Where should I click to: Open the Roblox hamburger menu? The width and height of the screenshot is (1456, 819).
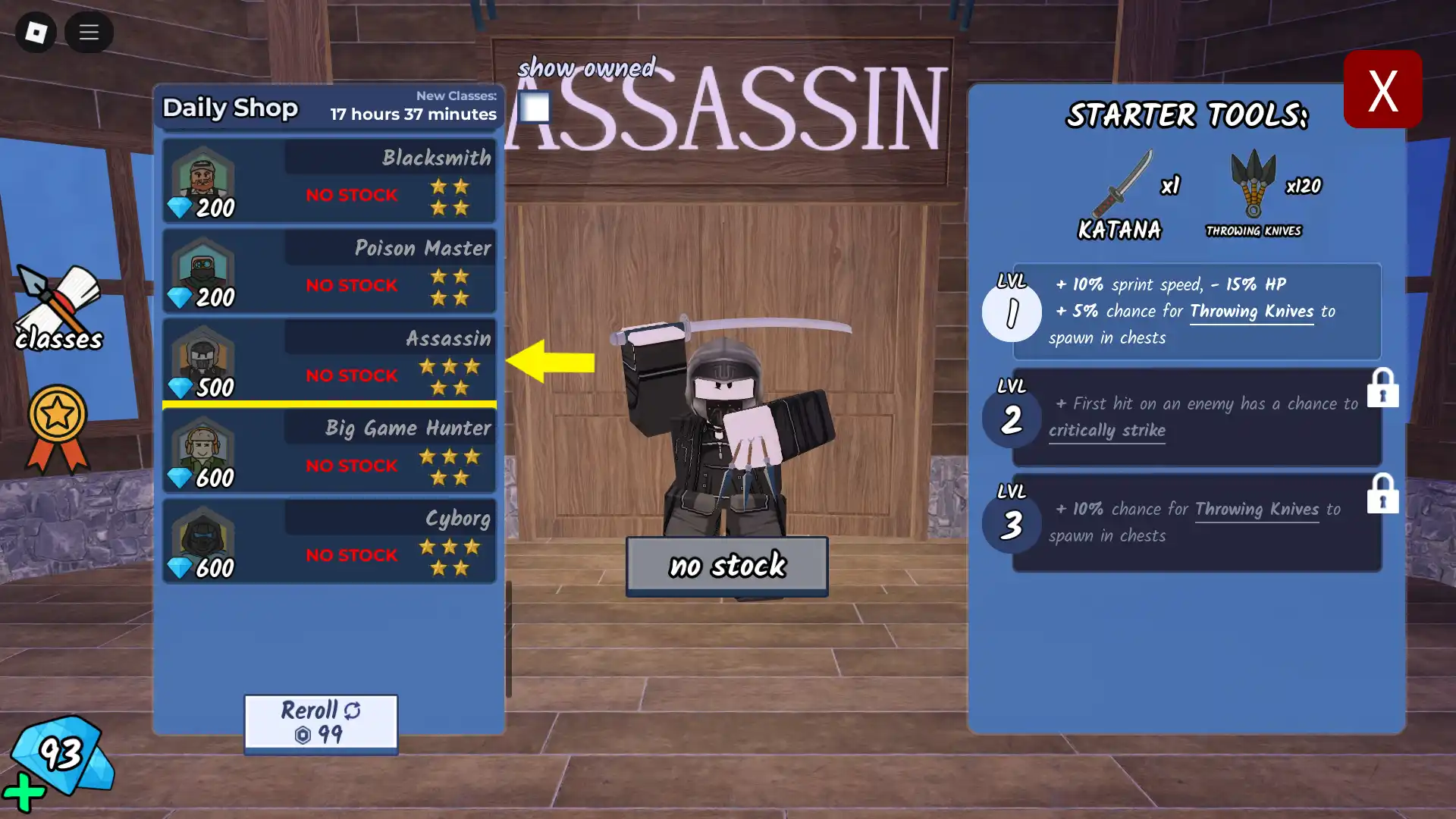tap(89, 33)
